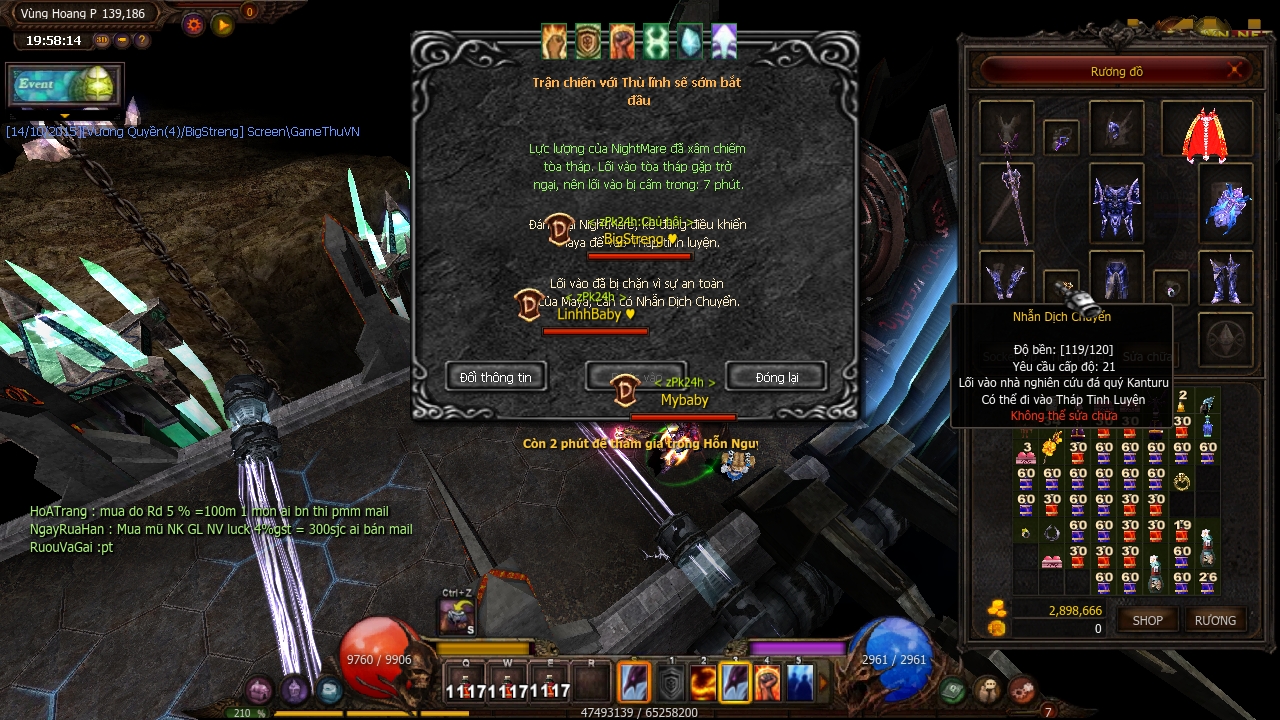This screenshot has width=1280, height=720.
Task: Click the fist skill icon in hotbar slot 4
Action: (766, 683)
